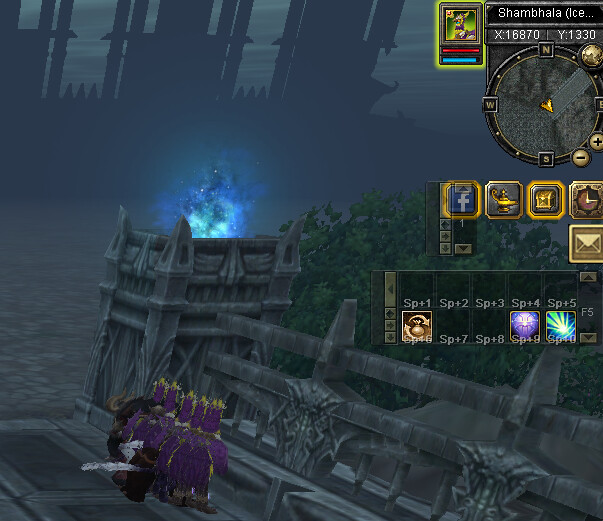
Task: Zoom in the minimap with plus button
Action: (597, 142)
